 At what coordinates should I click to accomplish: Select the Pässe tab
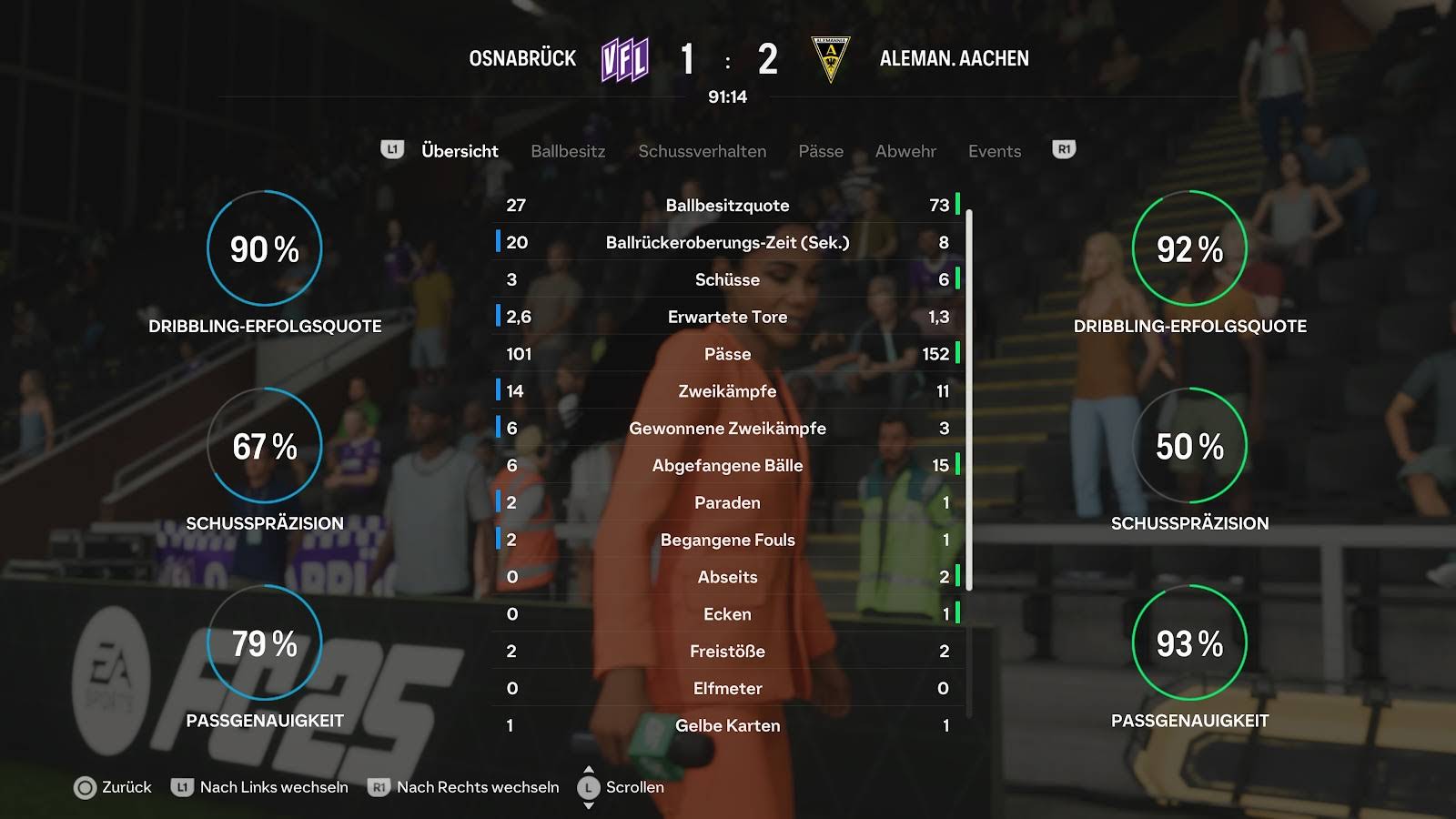tap(821, 151)
